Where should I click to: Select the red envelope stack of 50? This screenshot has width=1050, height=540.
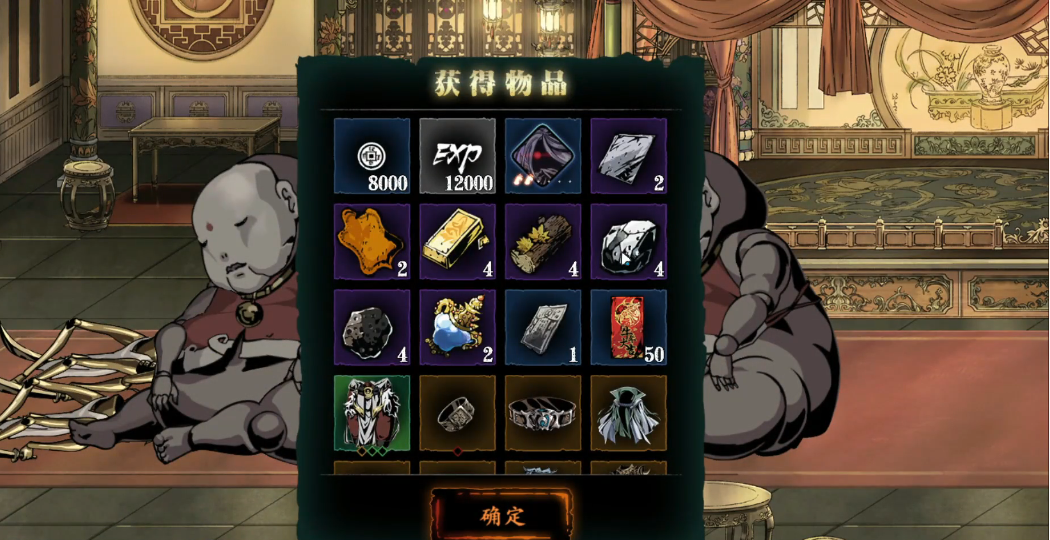[x=628, y=328]
